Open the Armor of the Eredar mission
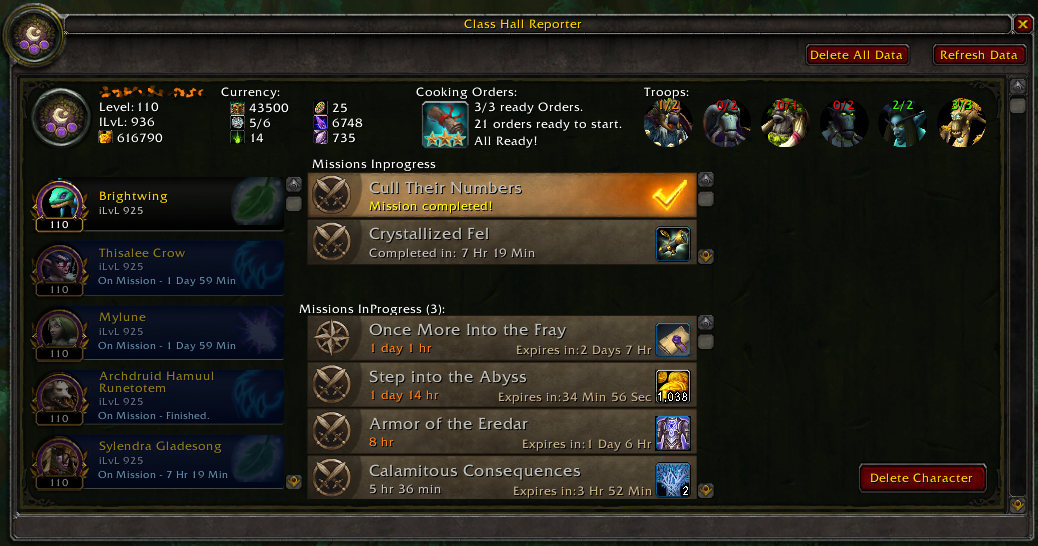The image size is (1038, 546). 480,433
